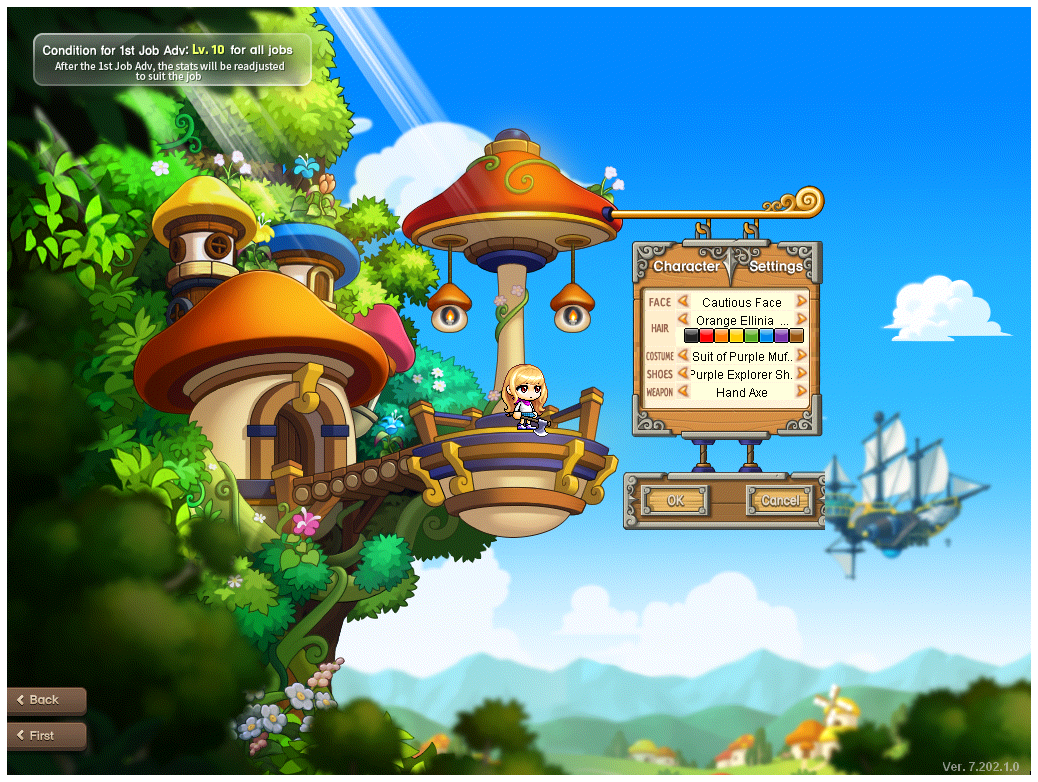
Task: Pick the black hair color swatch
Action: (x=691, y=336)
